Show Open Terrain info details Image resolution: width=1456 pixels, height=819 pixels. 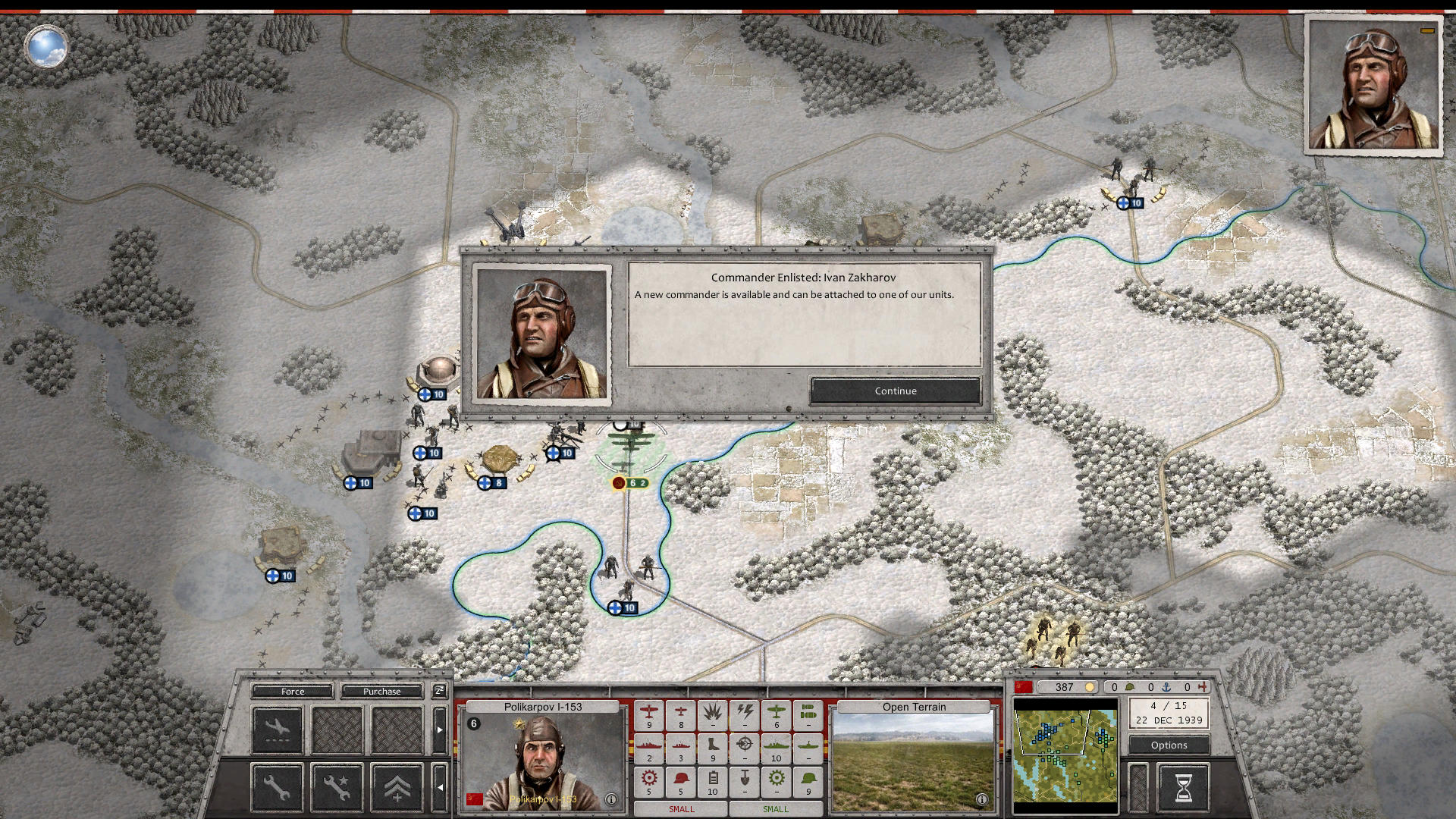click(981, 799)
